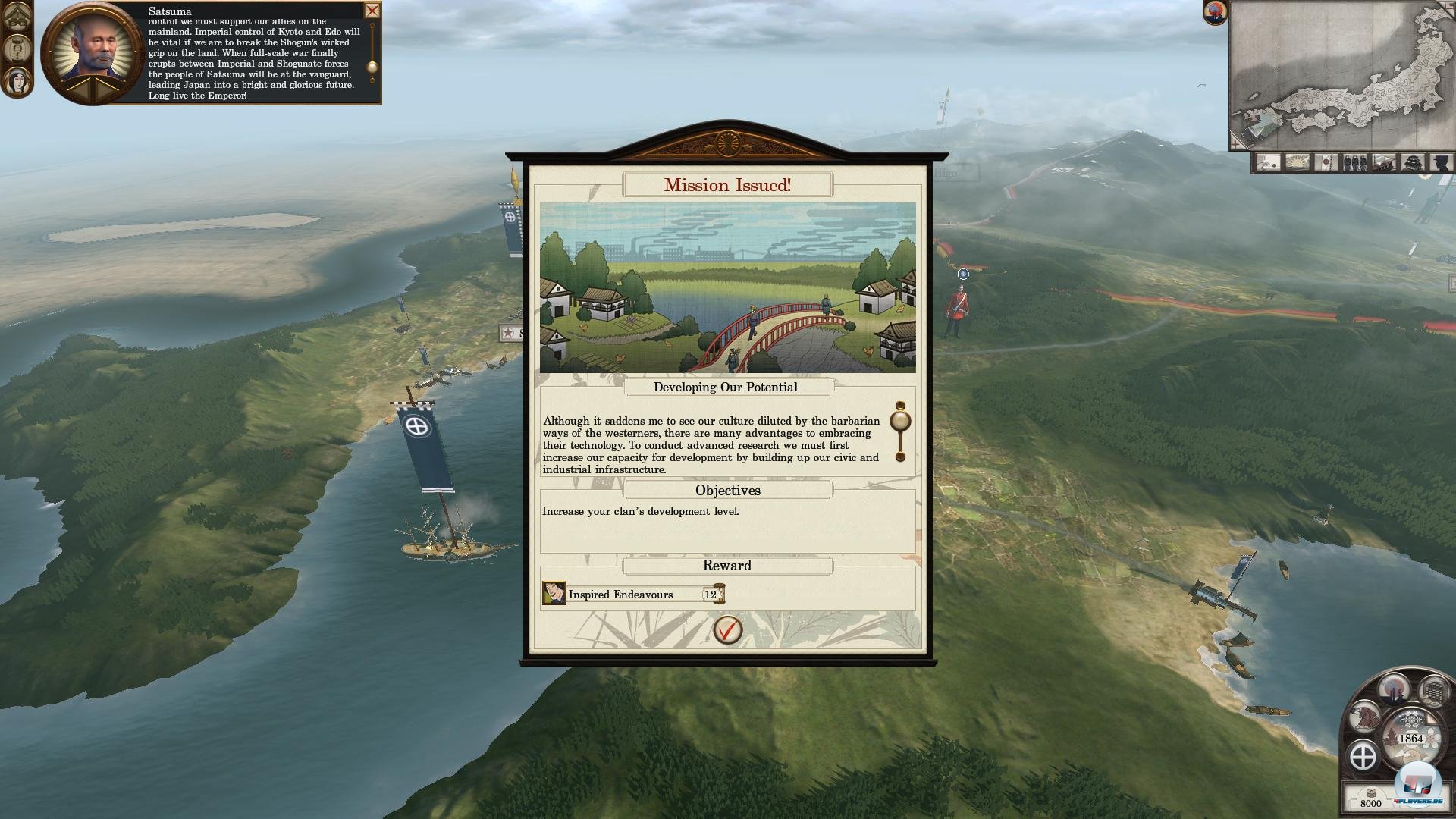Open the spectacles-and-roof icon at top left
This screenshot has height=819, width=1456.
(x=17, y=17)
